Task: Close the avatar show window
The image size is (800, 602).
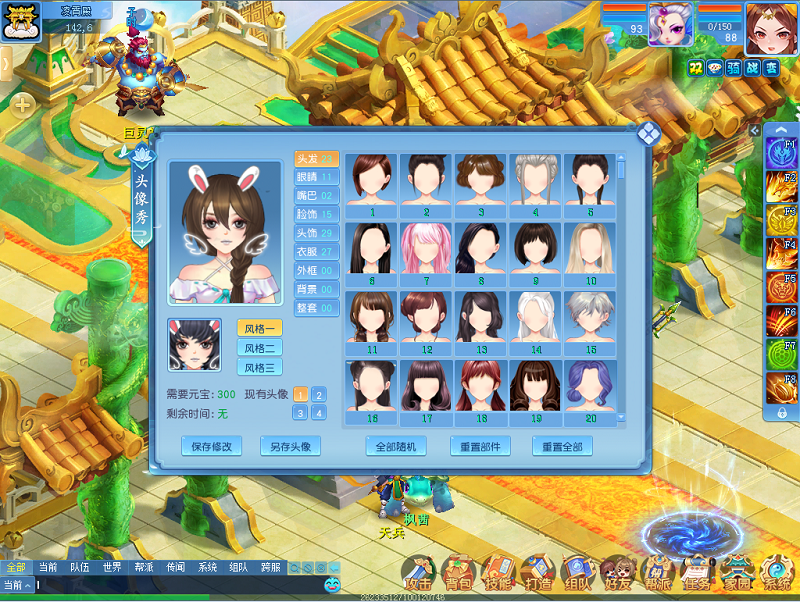Action: 649,134
